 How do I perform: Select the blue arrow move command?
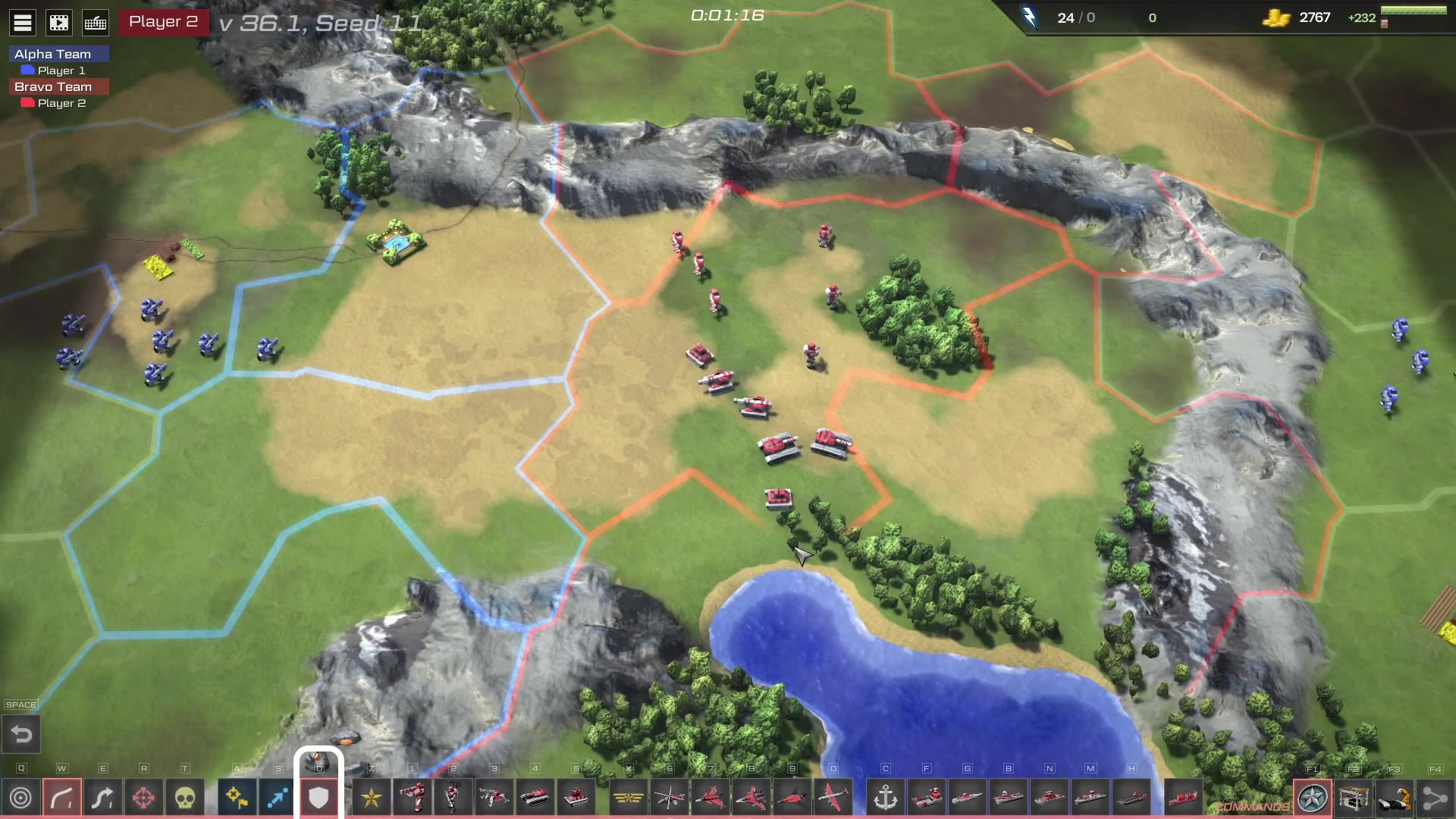coord(278,798)
